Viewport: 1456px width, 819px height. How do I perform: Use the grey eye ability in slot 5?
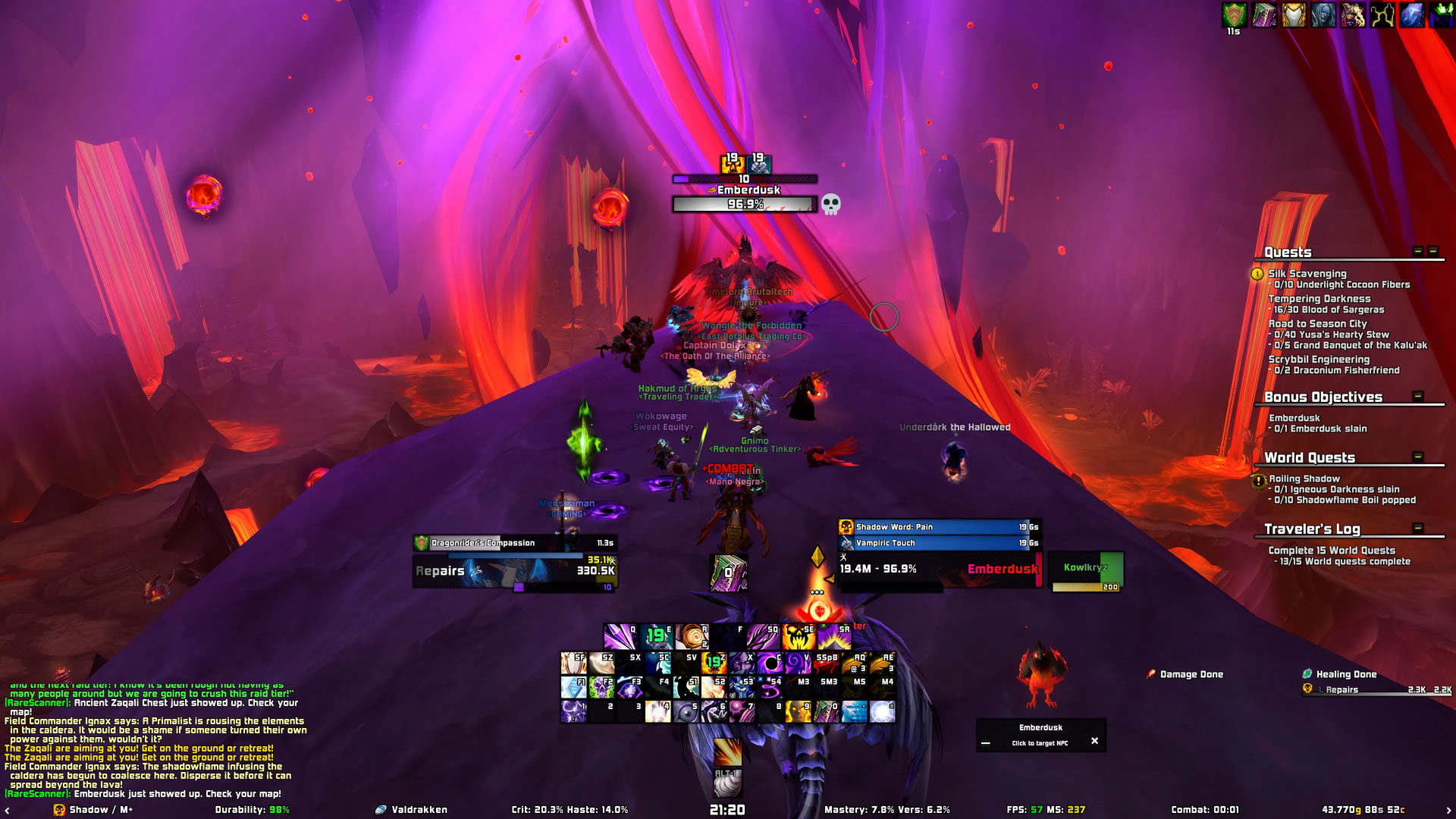click(685, 712)
